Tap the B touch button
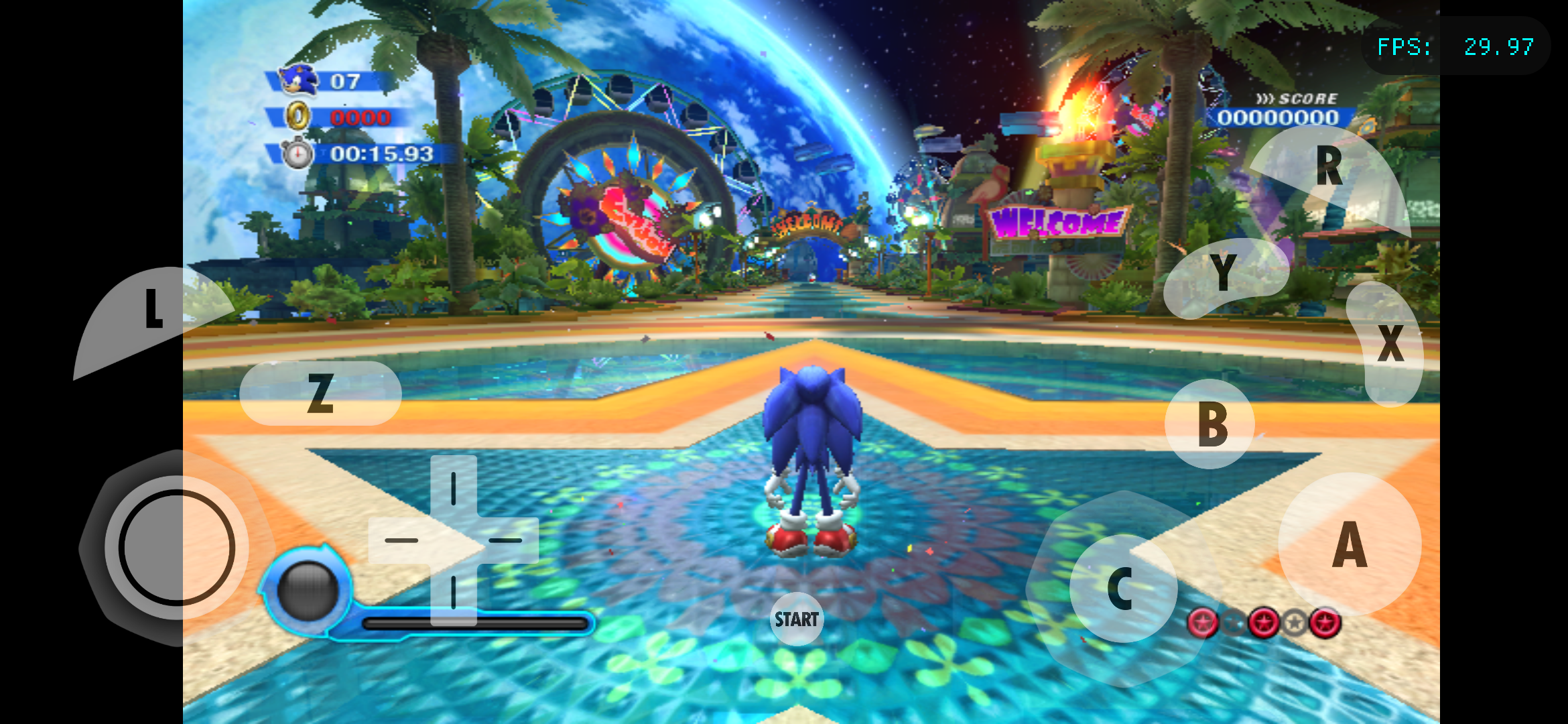The image size is (1568, 724). [x=1210, y=424]
